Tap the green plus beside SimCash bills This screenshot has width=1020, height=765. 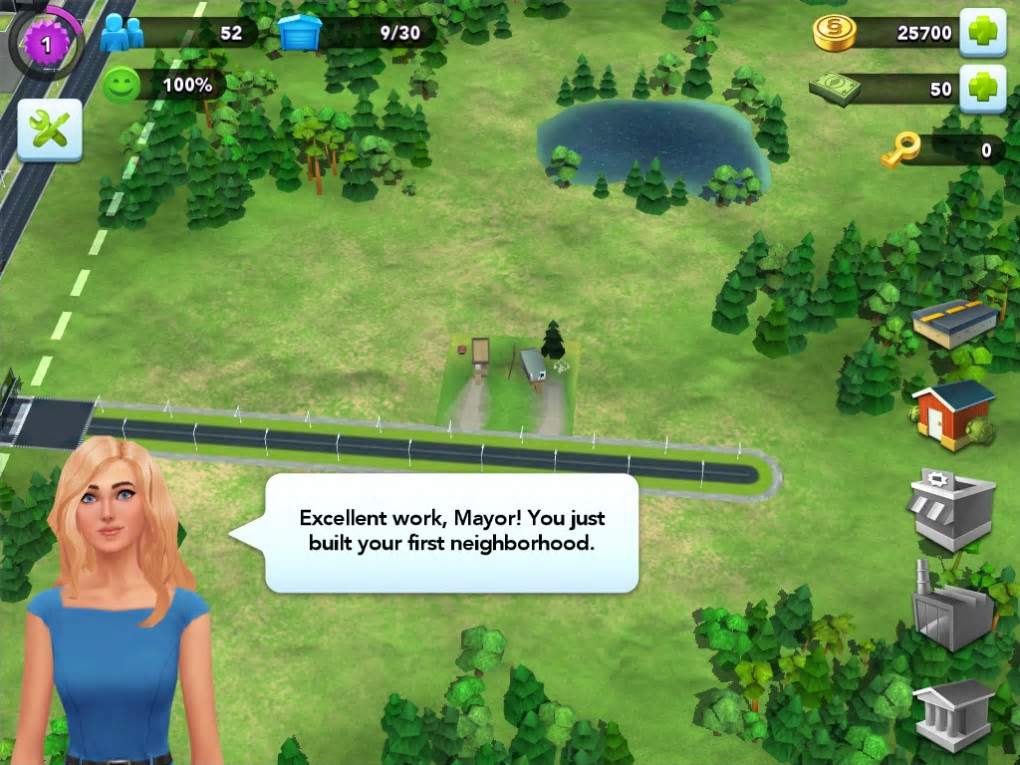pos(982,89)
